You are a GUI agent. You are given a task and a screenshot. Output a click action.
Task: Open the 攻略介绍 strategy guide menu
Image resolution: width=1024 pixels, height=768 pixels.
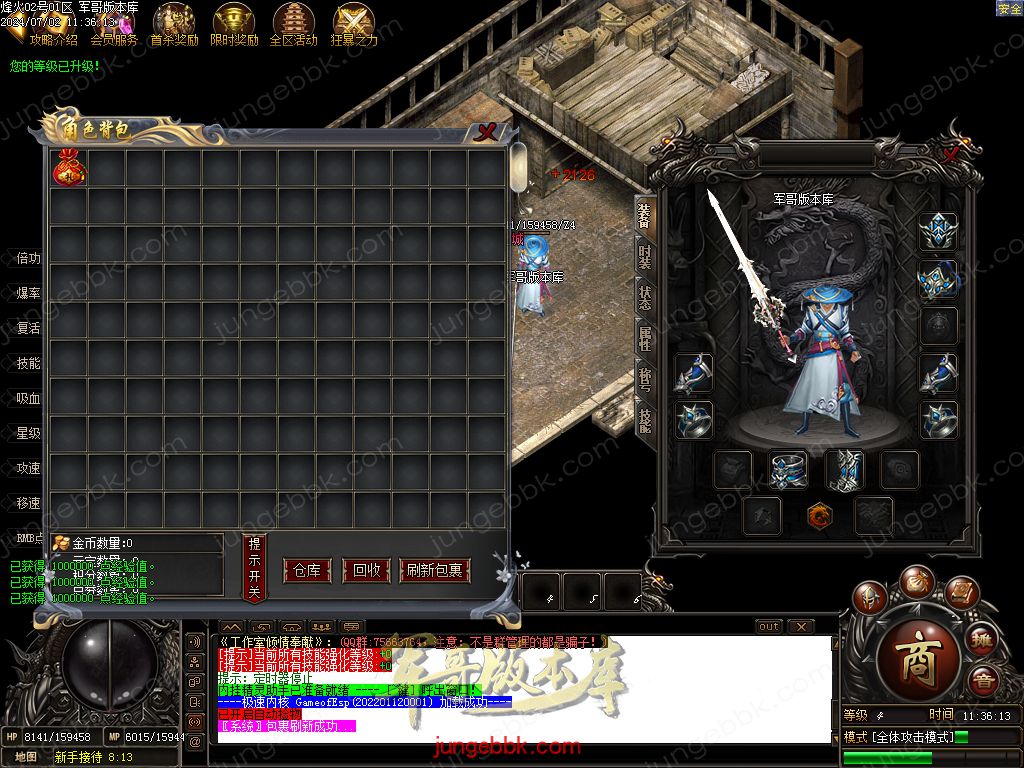(53, 25)
